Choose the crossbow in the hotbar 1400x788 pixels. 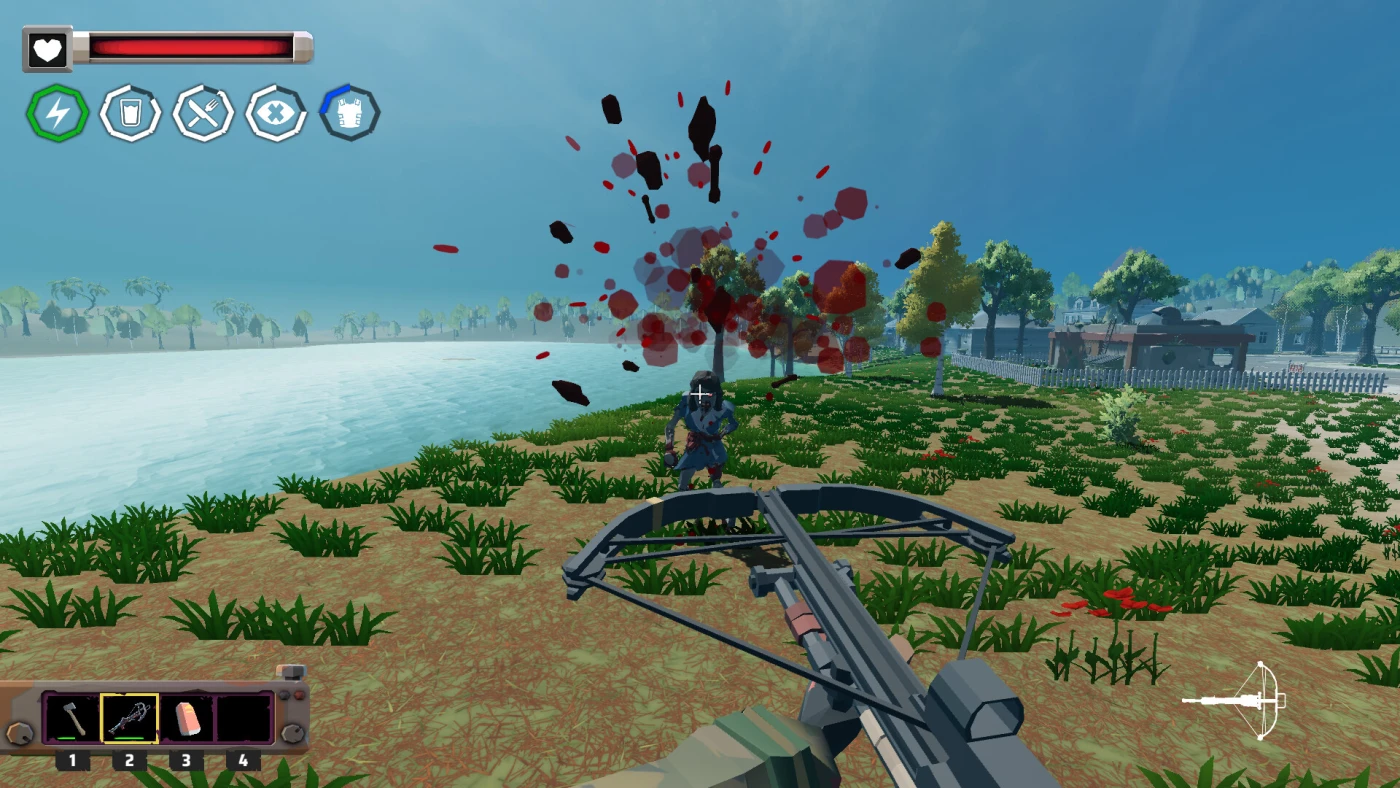pos(129,718)
